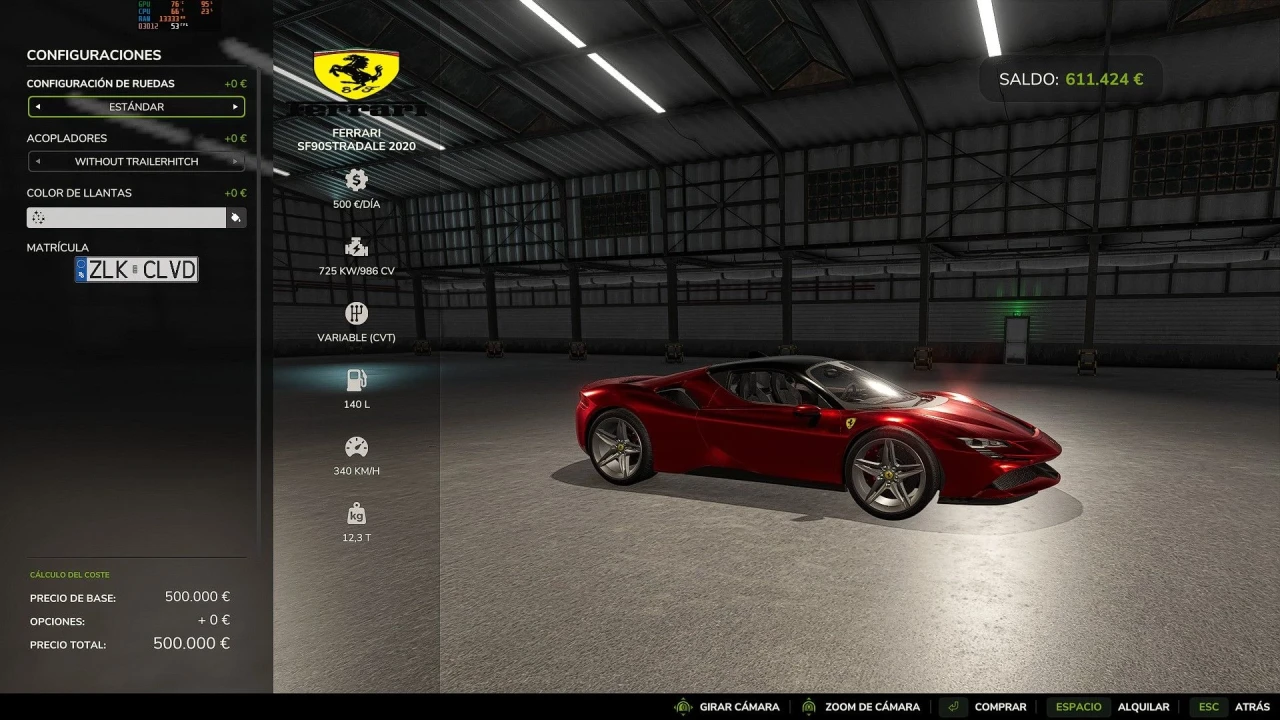Click the daily rental cost dollar icon
The width and height of the screenshot is (1280, 720).
(x=356, y=180)
